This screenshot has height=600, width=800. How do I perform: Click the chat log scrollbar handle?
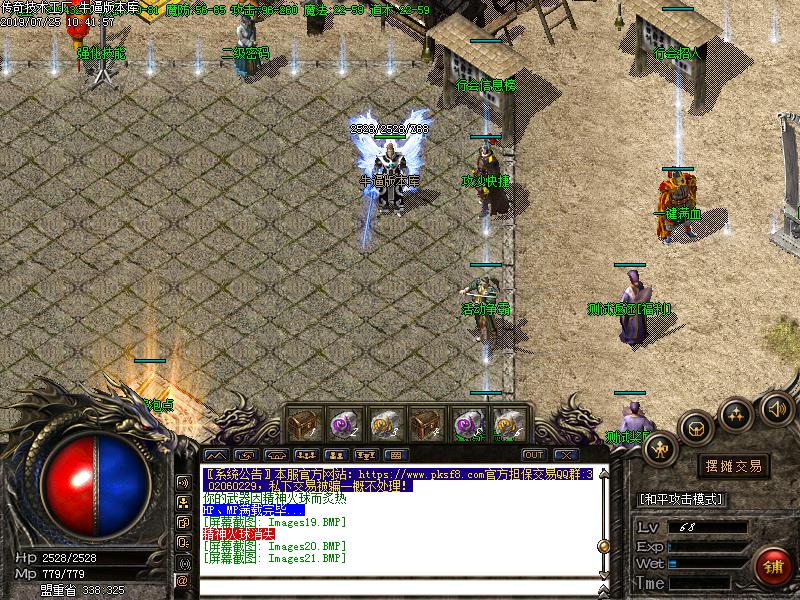coord(603,546)
